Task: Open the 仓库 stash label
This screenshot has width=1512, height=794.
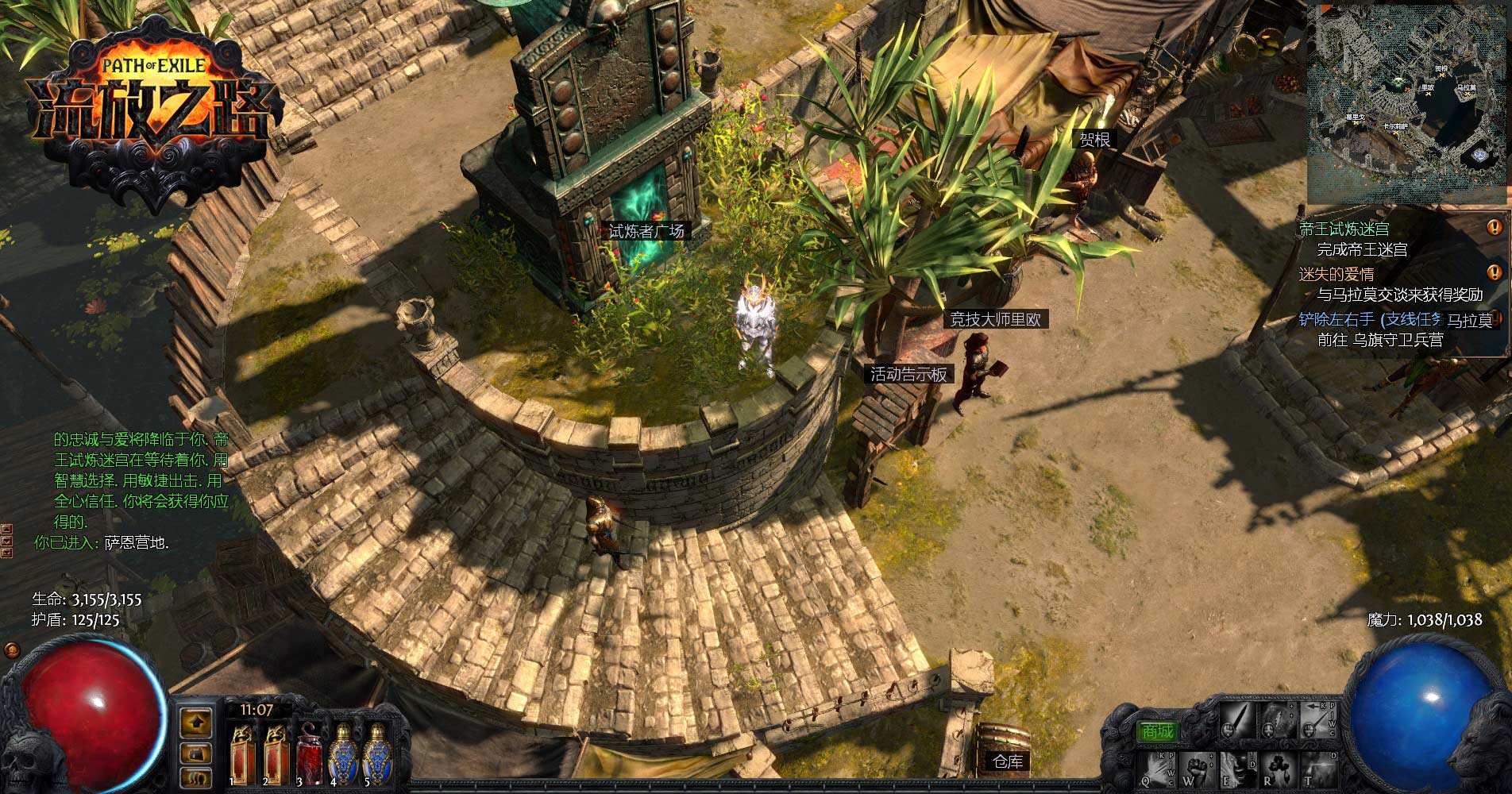Action: click(1008, 761)
